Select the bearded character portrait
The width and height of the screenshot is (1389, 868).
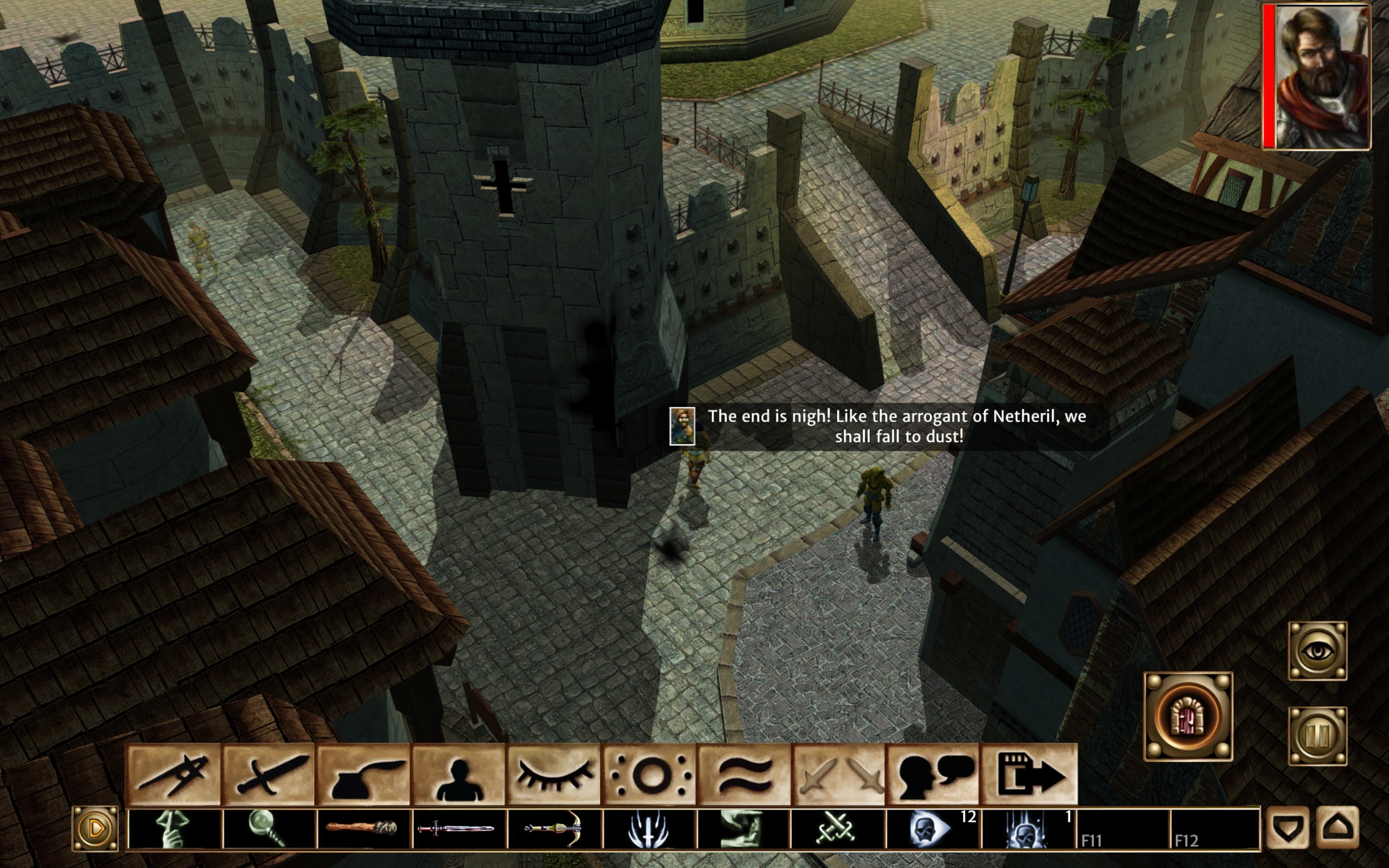[1321, 77]
